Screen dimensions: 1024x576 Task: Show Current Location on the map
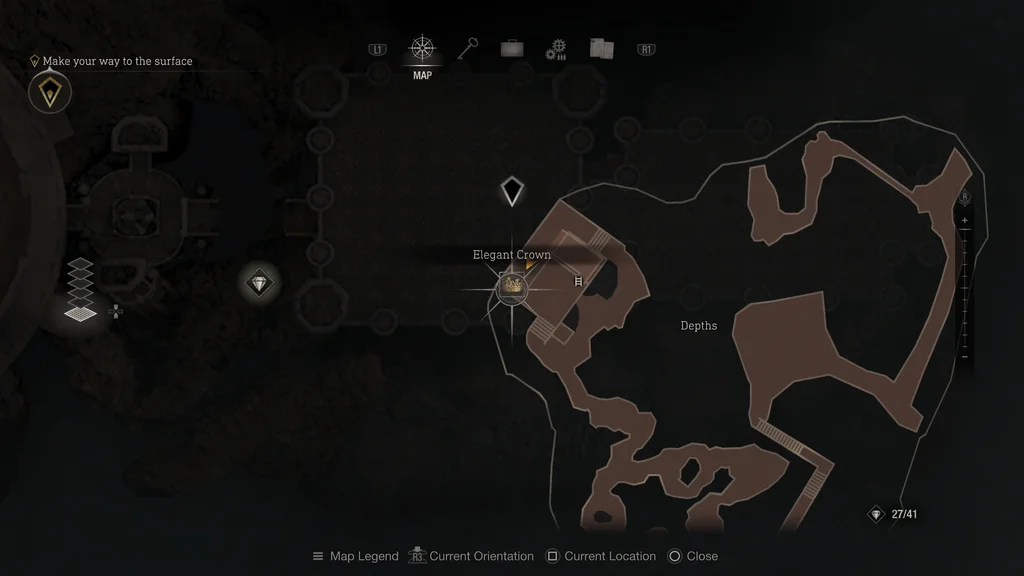[600, 556]
